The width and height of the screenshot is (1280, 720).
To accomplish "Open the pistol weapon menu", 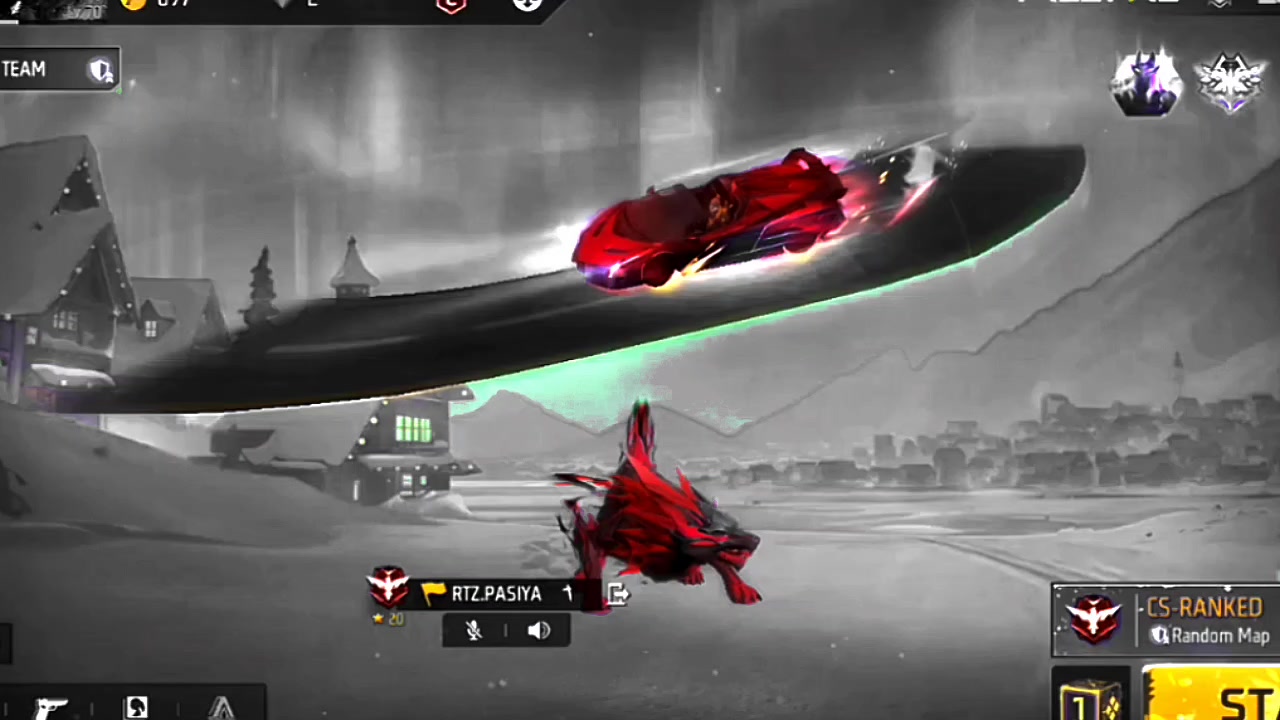I will tap(48, 707).
